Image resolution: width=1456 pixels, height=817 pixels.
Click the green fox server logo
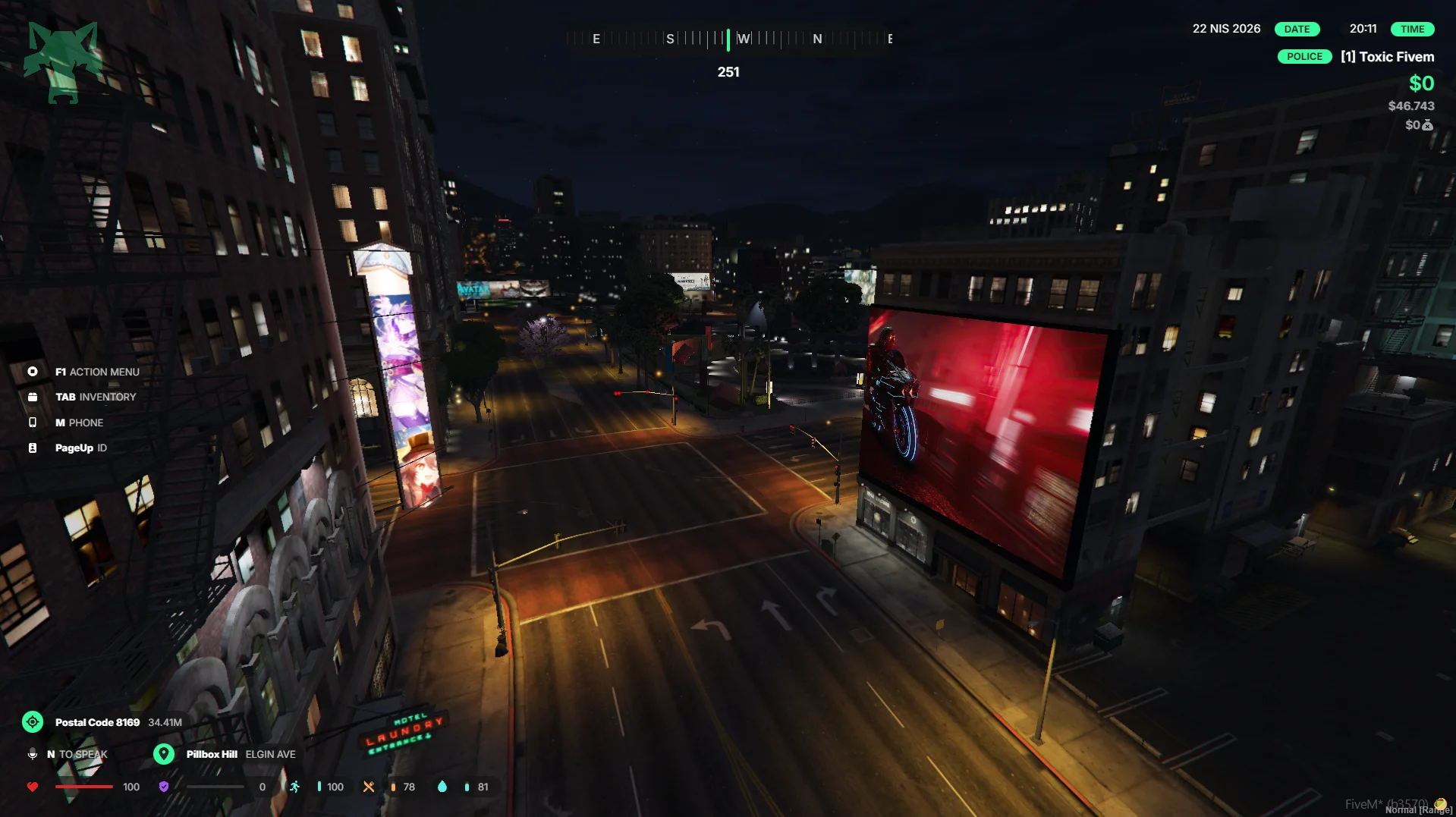pos(62,61)
